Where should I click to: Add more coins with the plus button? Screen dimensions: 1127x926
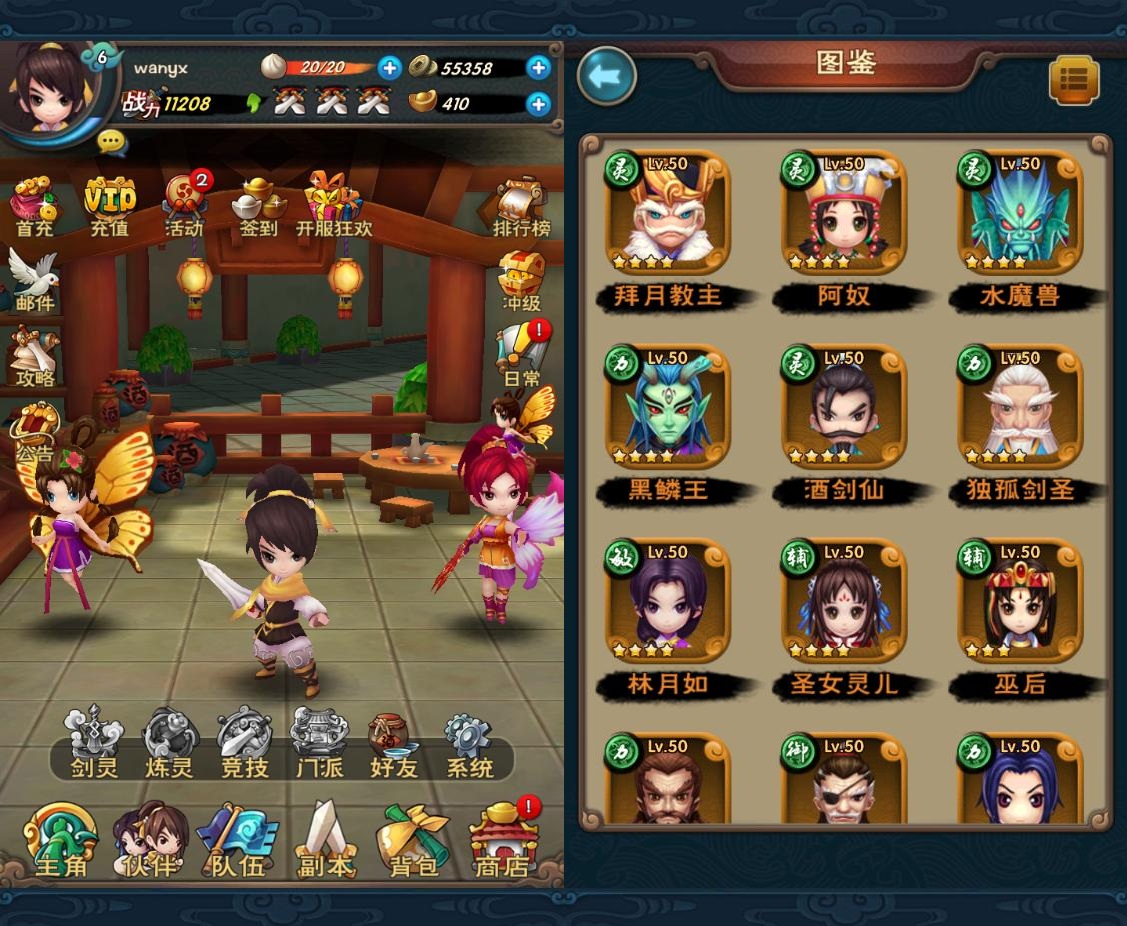click(x=538, y=68)
